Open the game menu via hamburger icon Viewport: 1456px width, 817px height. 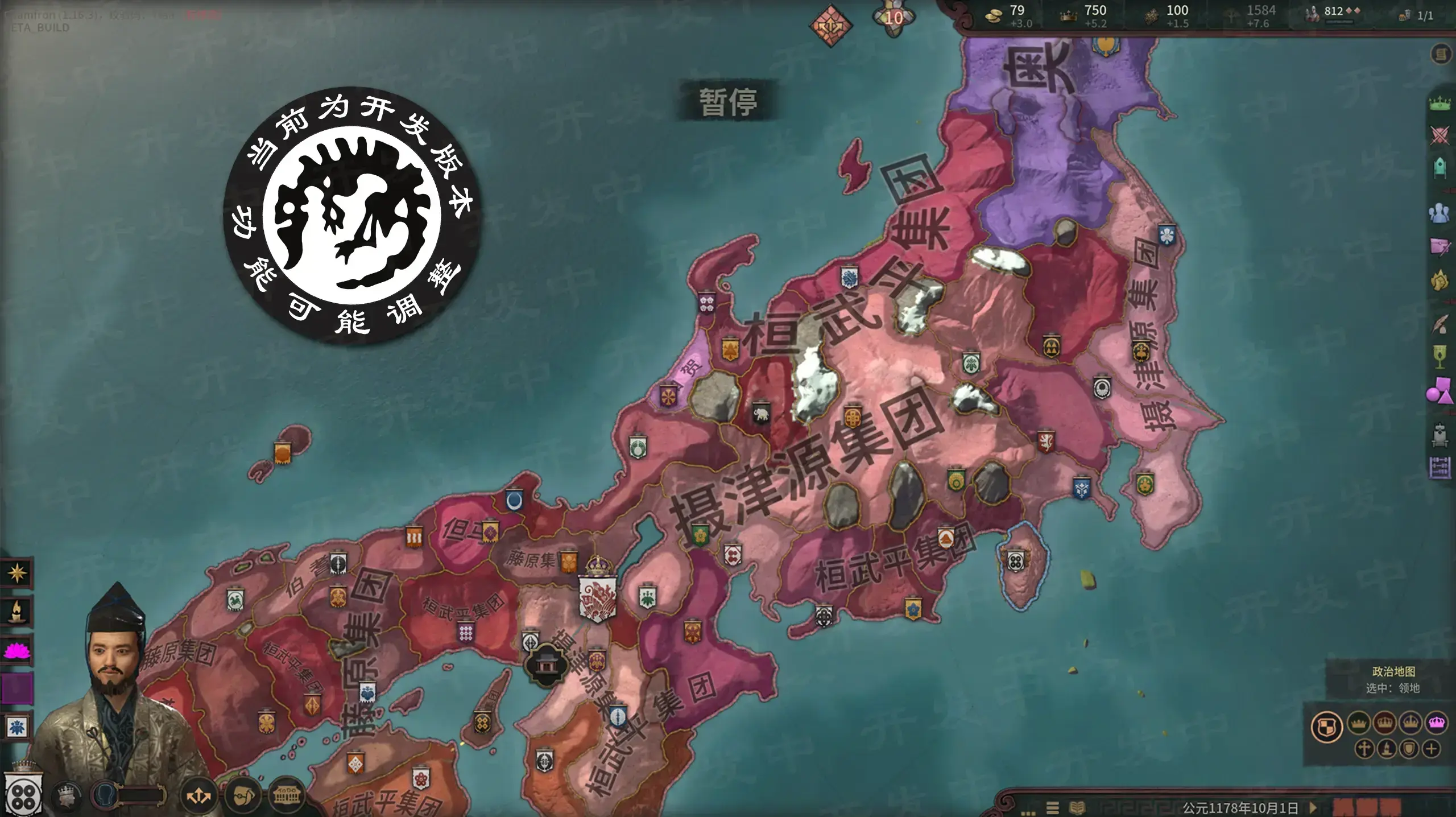(1053, 808)
